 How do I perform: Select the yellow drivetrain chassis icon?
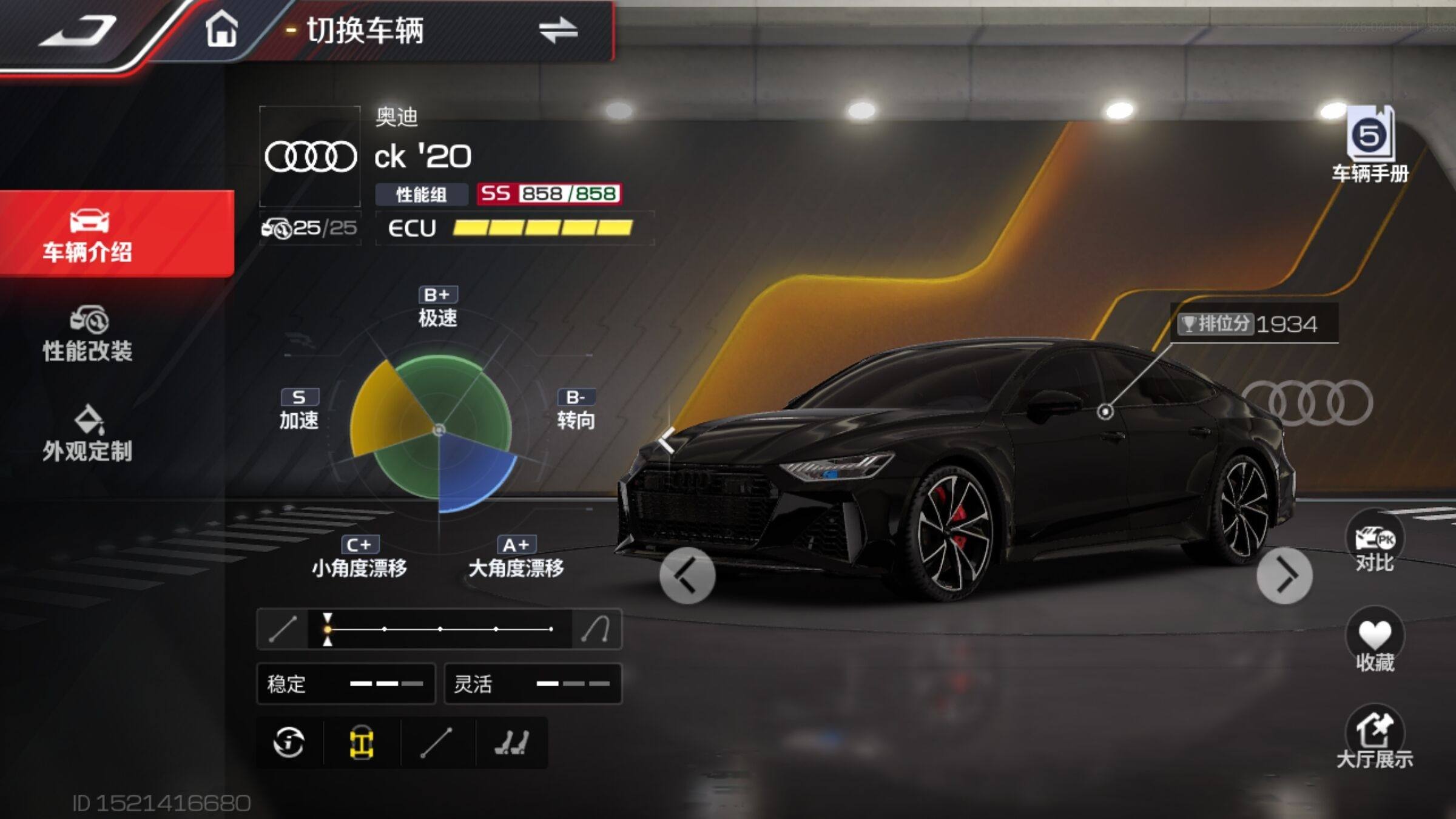click(362, 743)
